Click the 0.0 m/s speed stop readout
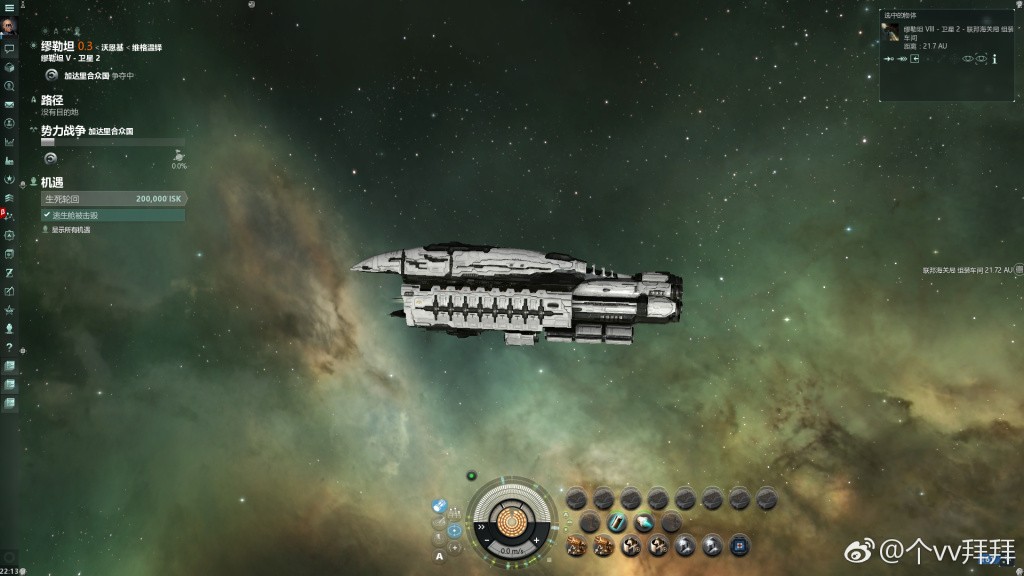This screenshot has height=576, width=1024. [x=511, y=550]
